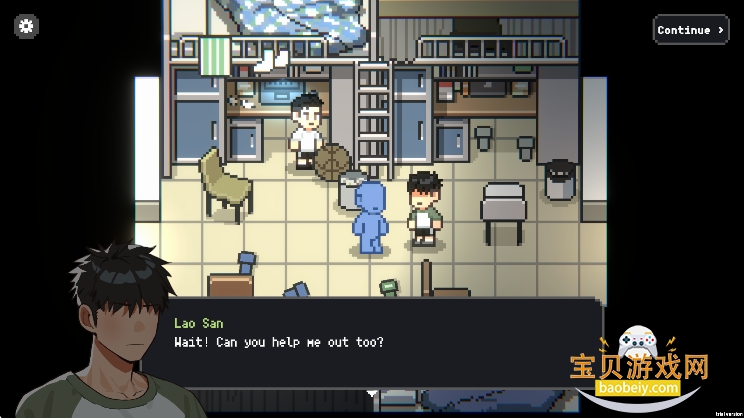Advance the dialogue with the arrow indicator
Screen dimensions: 744x418
(373, 394)
